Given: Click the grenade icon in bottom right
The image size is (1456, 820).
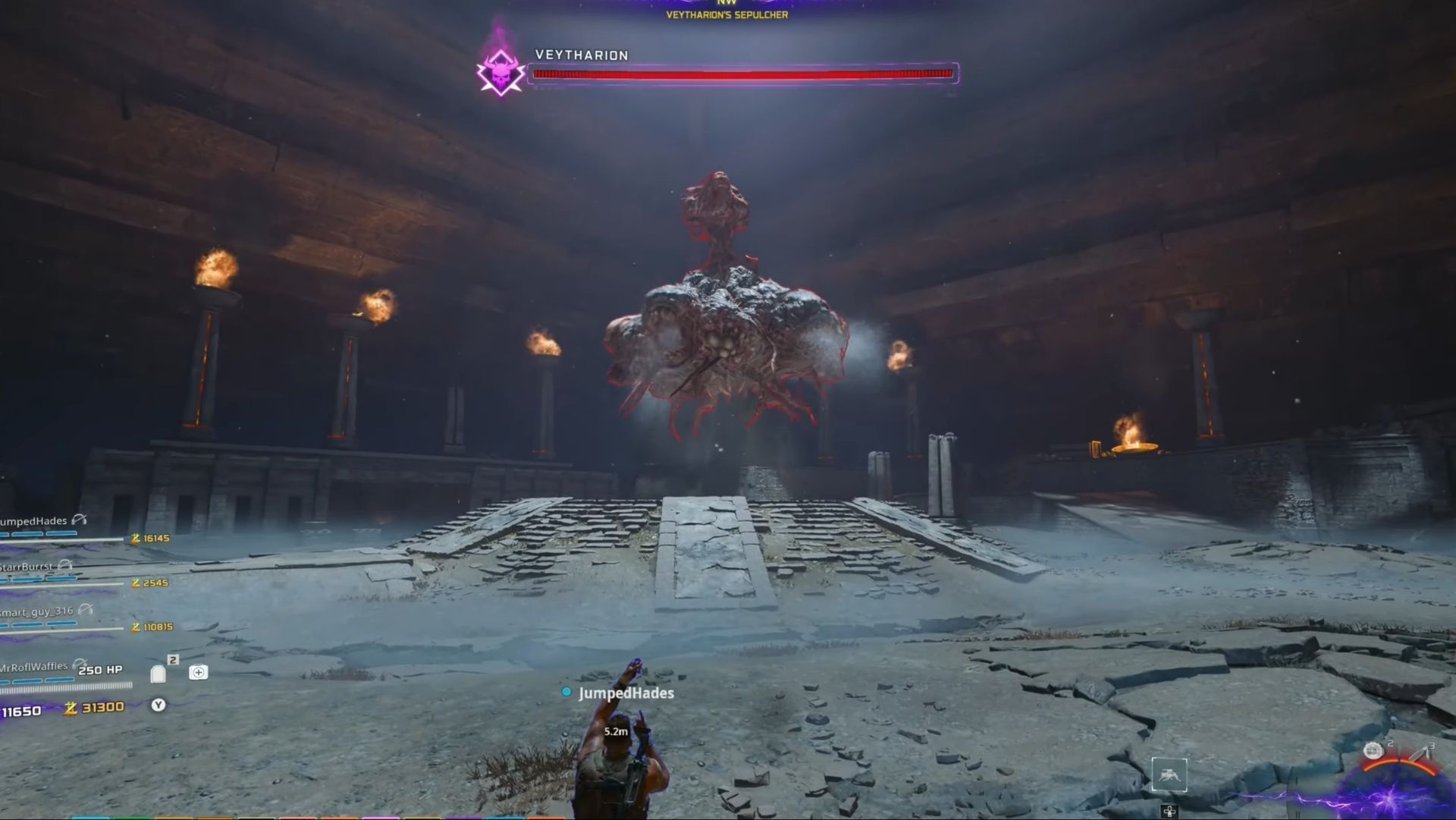Looking at the screenshot, I should click(1373, 749).
